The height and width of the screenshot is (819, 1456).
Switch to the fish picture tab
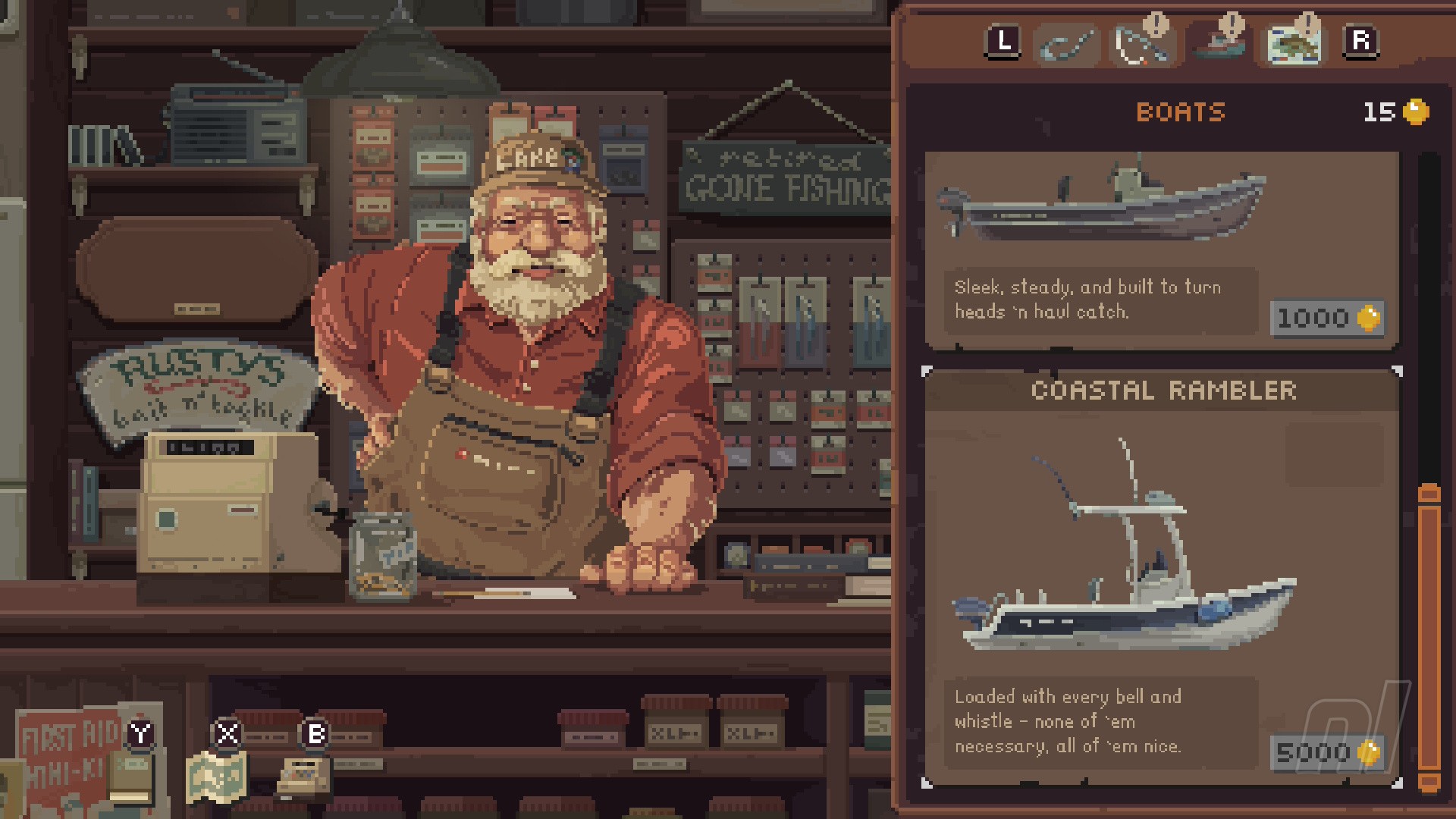(1294, 44)
